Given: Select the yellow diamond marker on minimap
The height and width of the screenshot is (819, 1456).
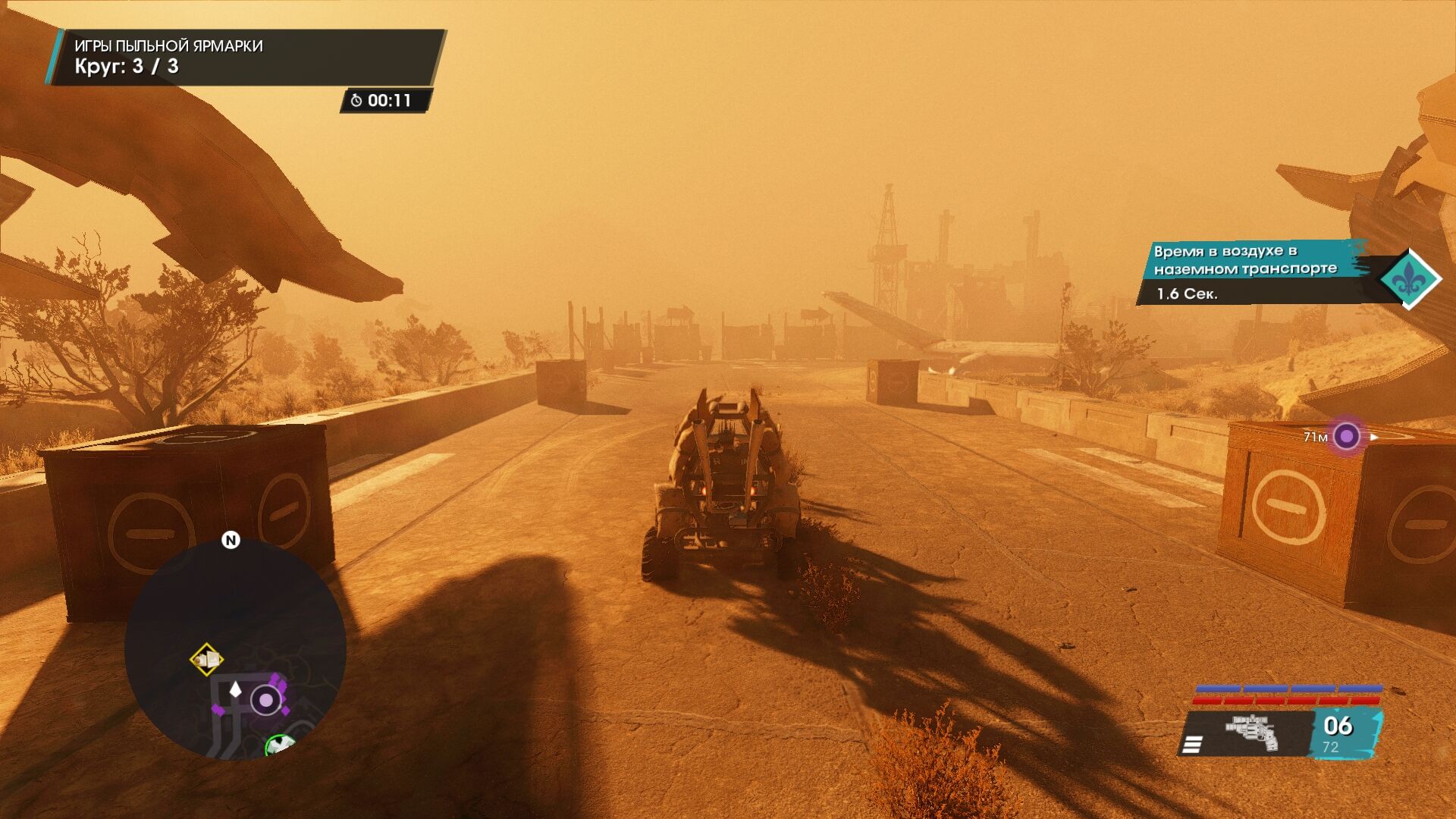Looking at the screenshot, I should [206, 660].
